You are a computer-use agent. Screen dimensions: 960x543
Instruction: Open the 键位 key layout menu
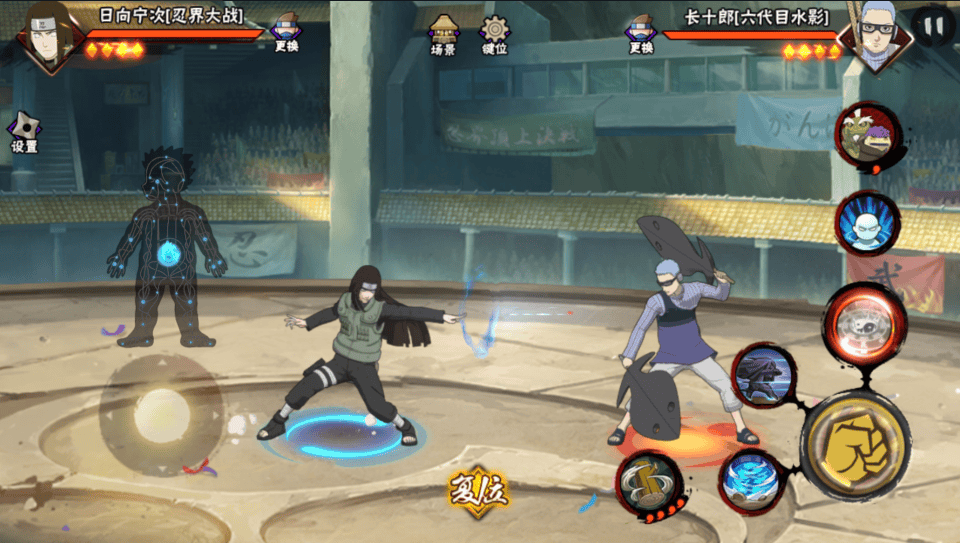point(494,34)
